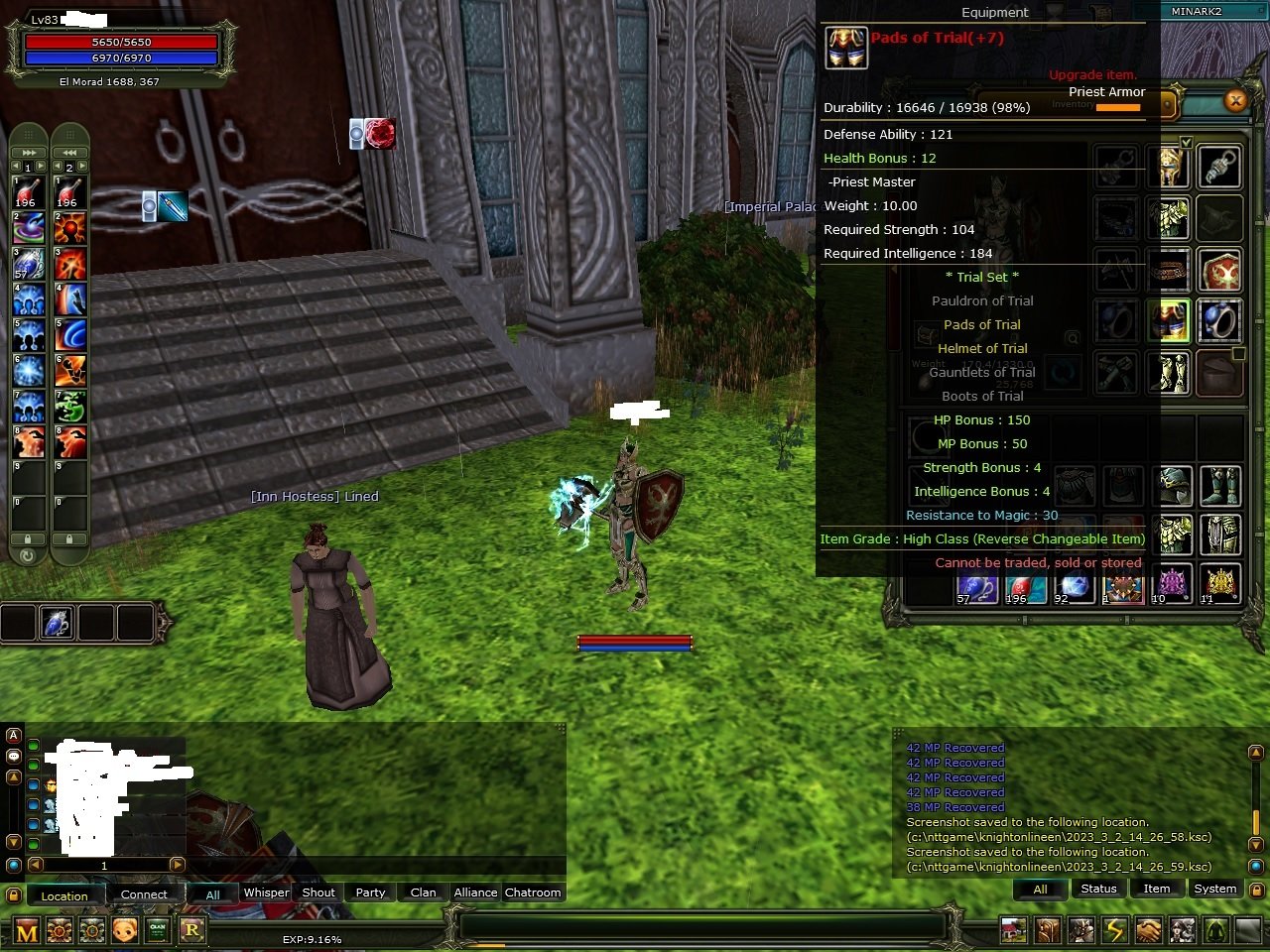
Task: Switch to the Whisper chat tab
Action: [266, 892]
